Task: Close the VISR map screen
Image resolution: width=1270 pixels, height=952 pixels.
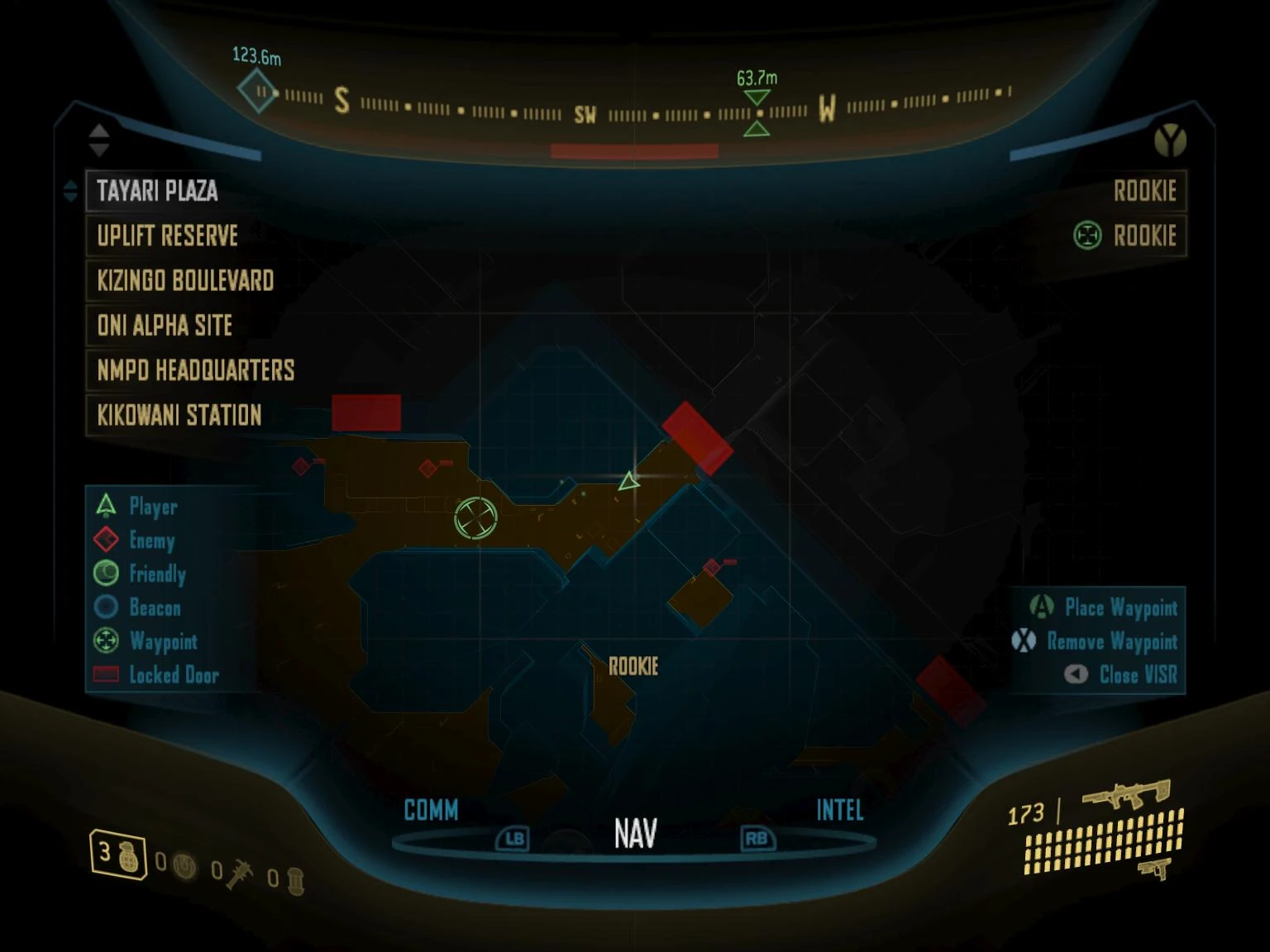Action: pos(1121,674)
